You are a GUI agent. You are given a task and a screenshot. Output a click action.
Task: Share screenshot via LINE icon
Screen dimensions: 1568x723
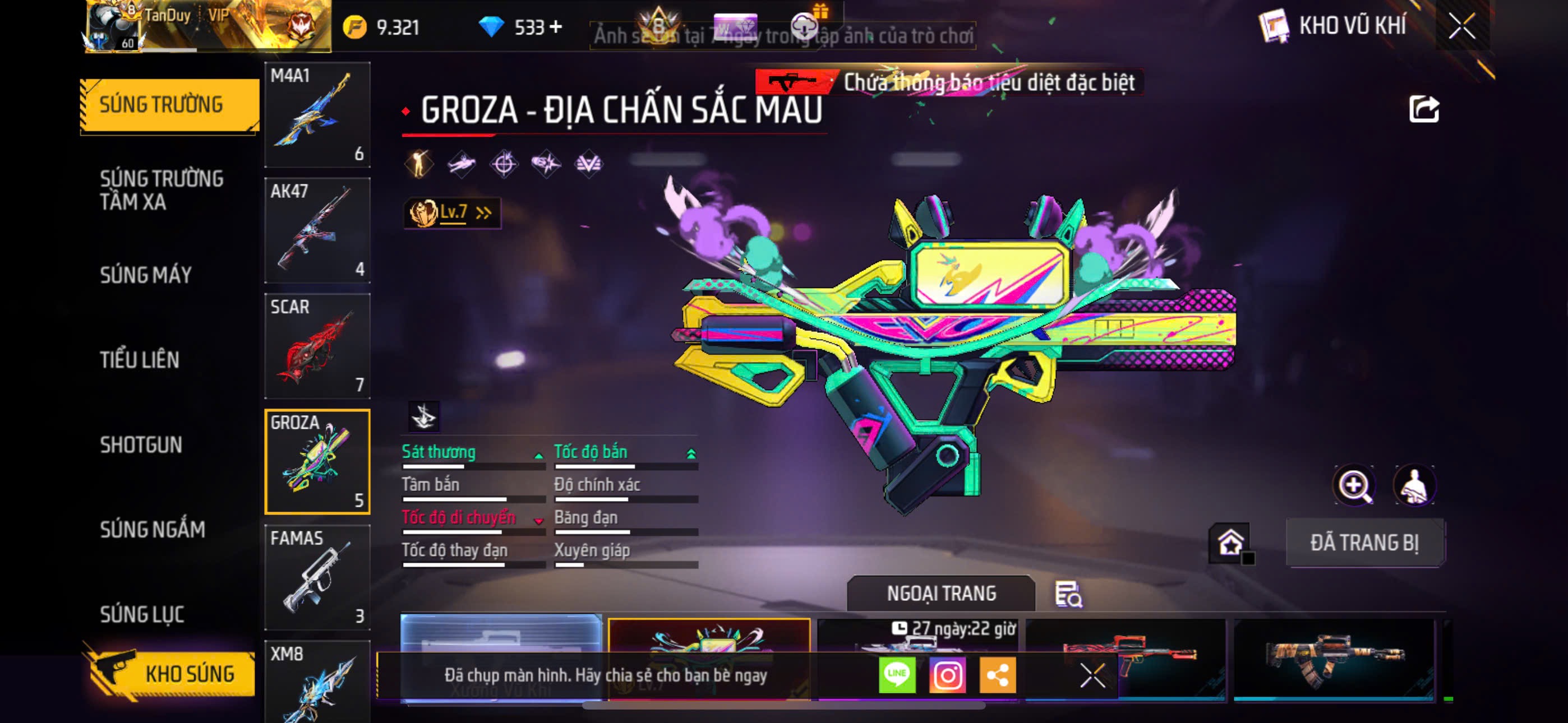(x=897, y=675)
